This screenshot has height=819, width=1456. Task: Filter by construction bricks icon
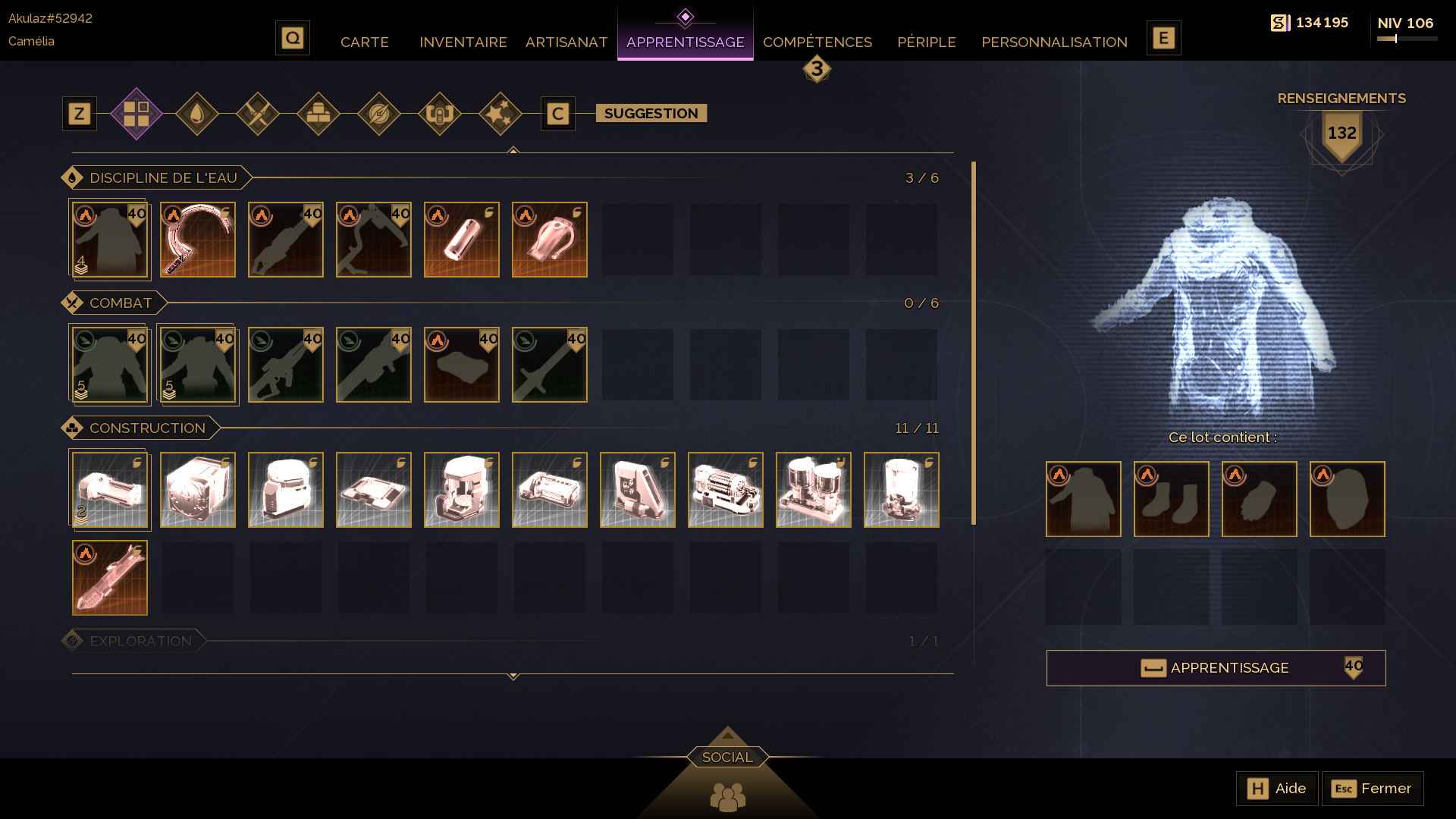click(318, 114)
